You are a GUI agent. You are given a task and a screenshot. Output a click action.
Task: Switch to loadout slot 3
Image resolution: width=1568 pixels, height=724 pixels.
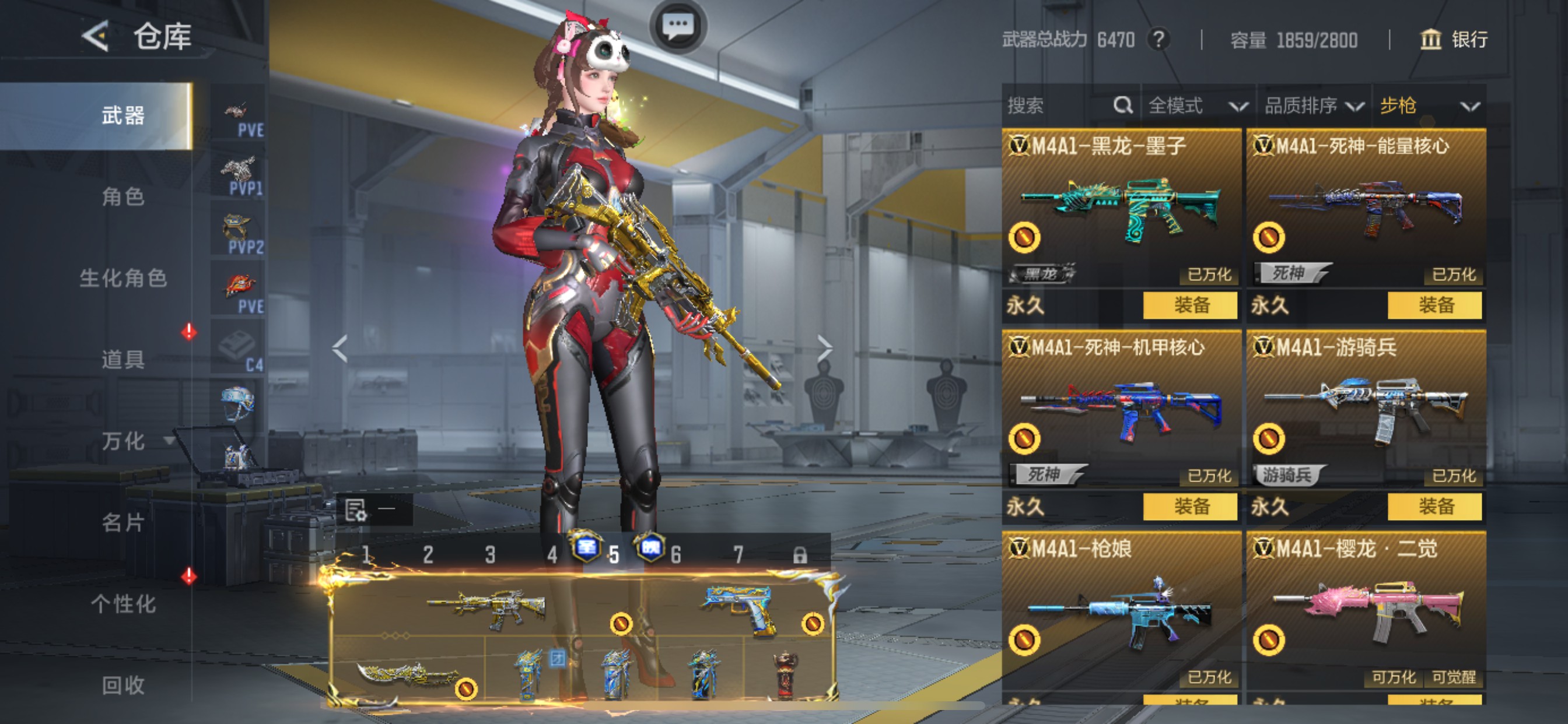point(490,555)
